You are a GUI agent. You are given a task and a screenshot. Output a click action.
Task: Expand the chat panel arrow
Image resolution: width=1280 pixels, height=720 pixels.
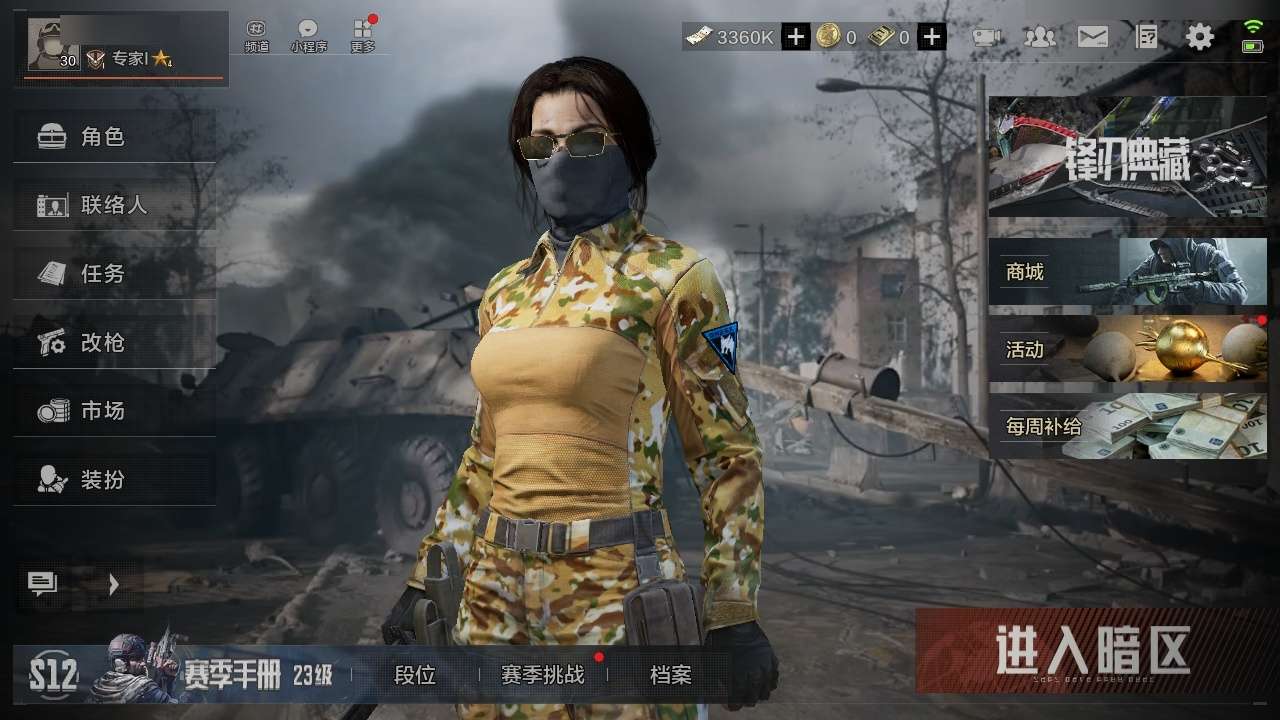pos(113,585)
